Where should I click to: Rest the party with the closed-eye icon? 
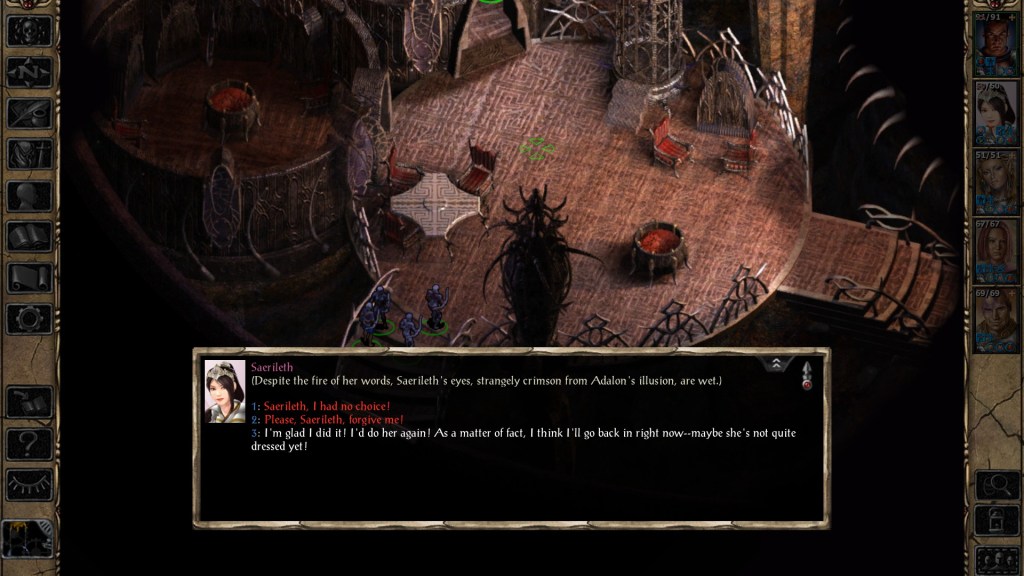tap(29, 484)
